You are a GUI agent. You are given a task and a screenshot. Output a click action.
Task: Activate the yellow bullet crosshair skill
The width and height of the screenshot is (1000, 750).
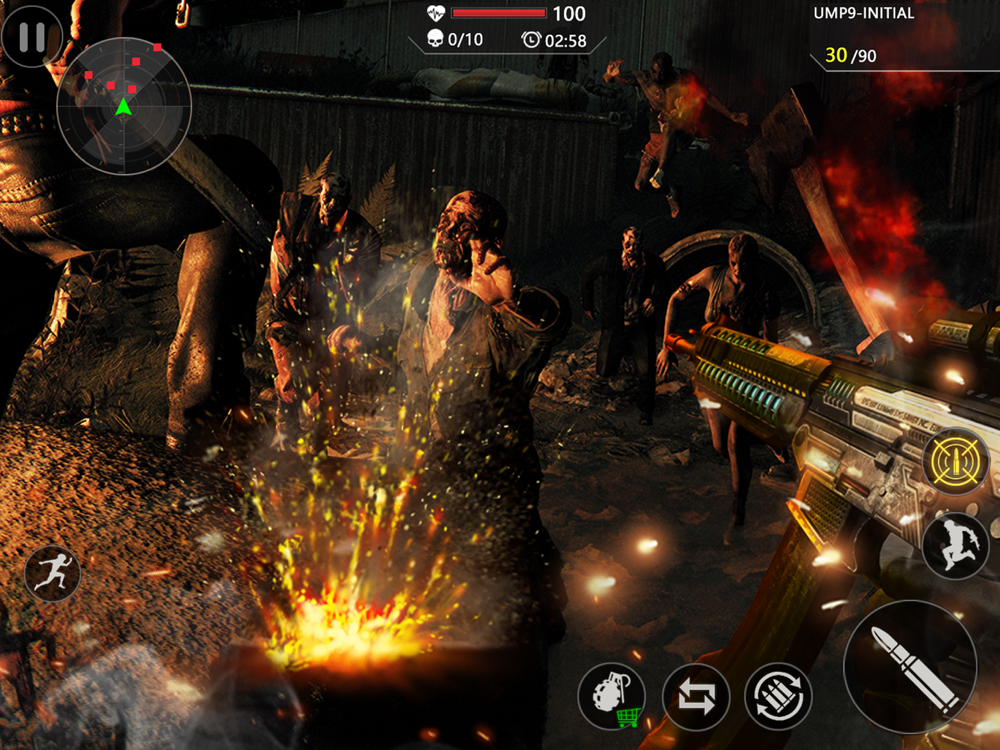coord(955,461)
